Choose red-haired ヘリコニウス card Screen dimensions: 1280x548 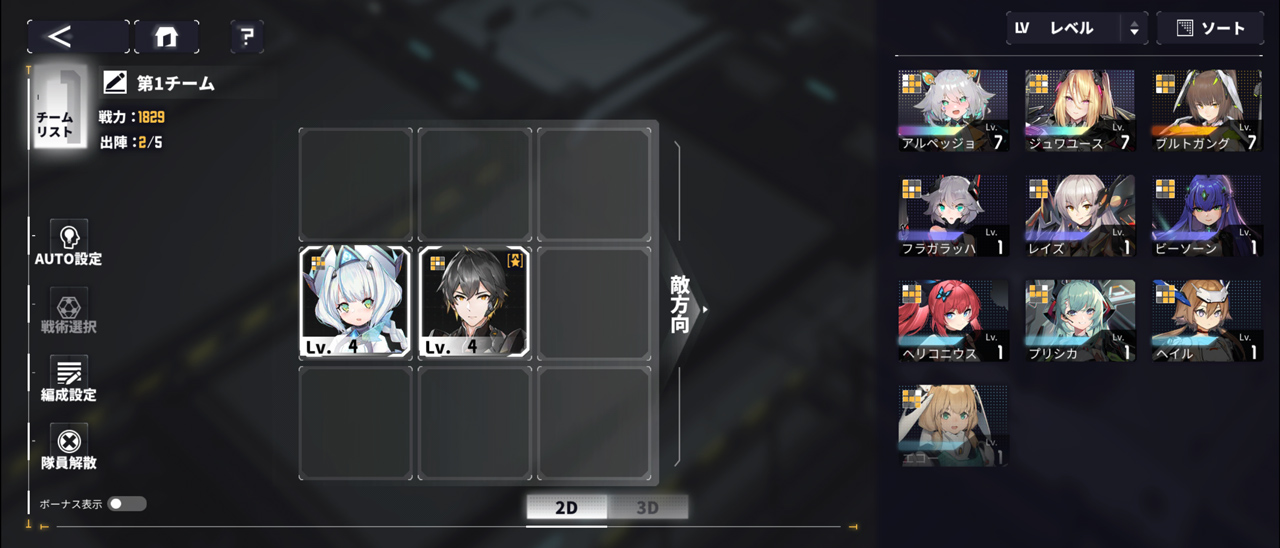953,320
